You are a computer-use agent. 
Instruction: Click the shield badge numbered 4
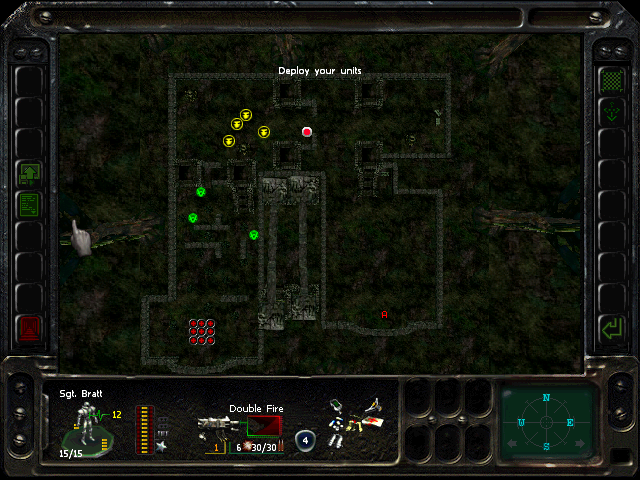coord(305,441)
